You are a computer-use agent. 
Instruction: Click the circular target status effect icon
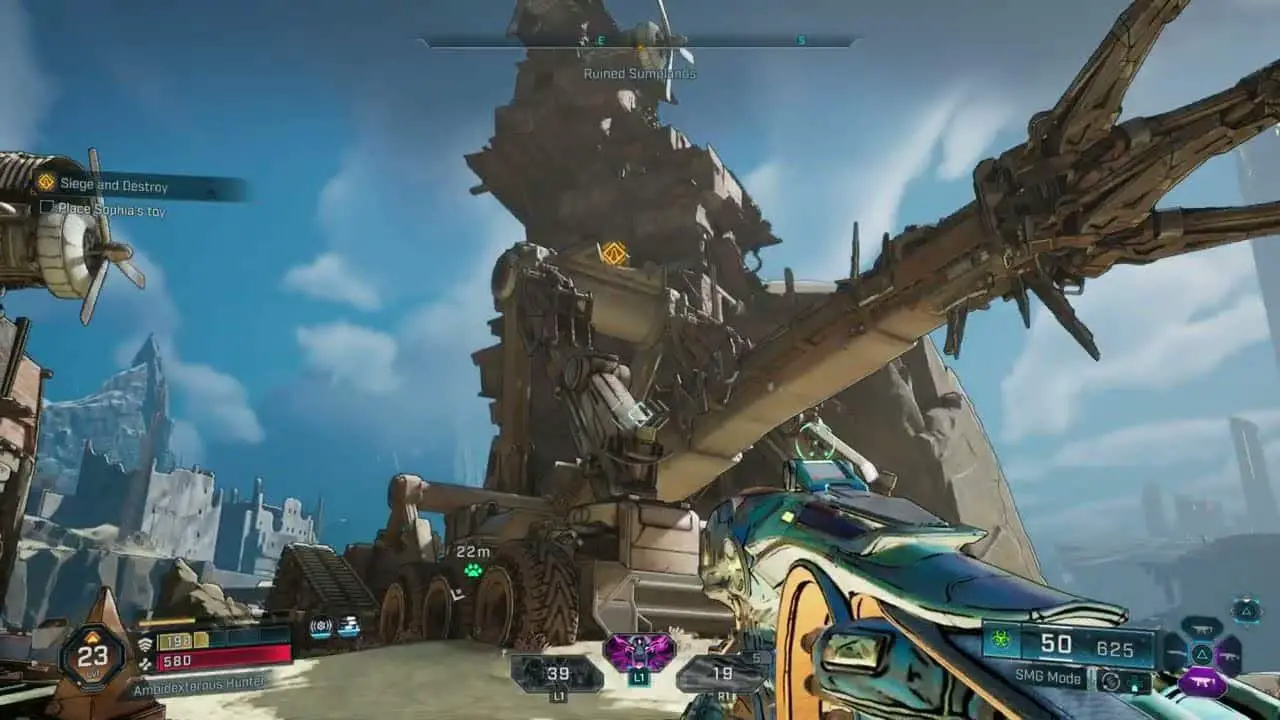[x=320, y=627]
